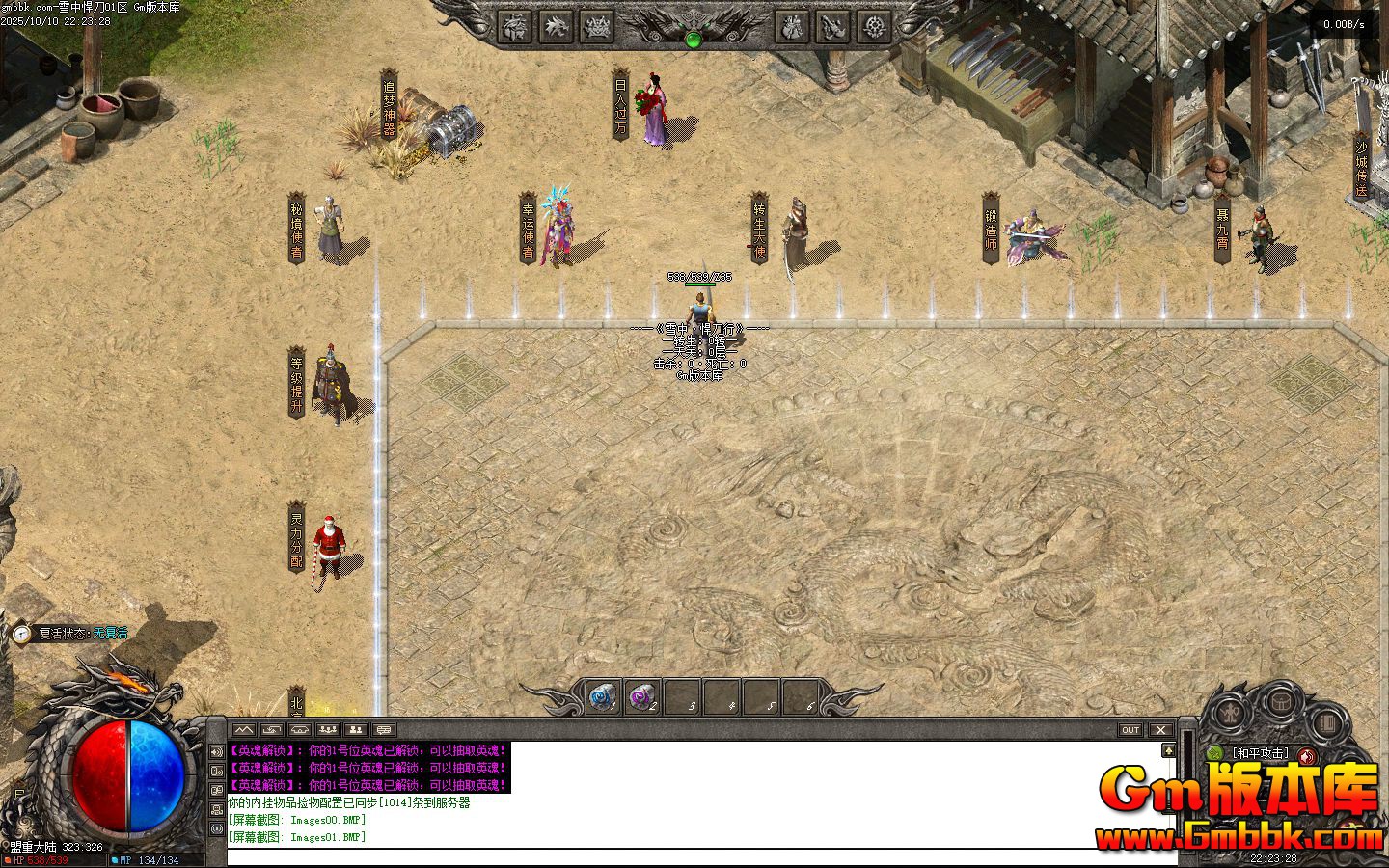This screenshot has width=1389, height=868.
Task: Click the green gem on top bar
Action: click(693, 40)
